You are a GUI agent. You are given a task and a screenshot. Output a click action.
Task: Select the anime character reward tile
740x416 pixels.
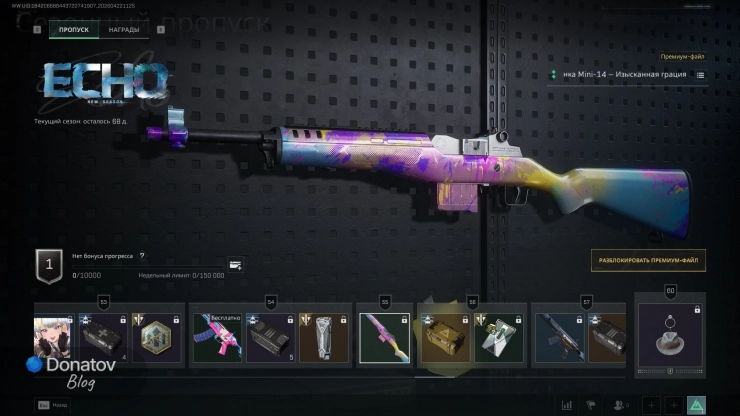click(53, 338)
